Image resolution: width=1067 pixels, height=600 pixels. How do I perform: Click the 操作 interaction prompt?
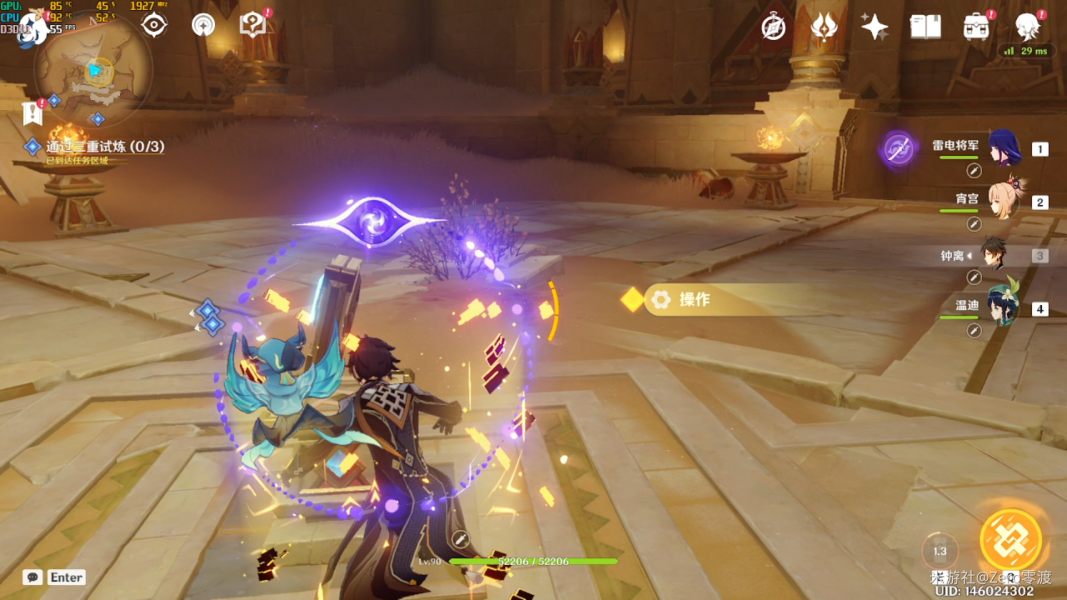(x=694, y=300)
